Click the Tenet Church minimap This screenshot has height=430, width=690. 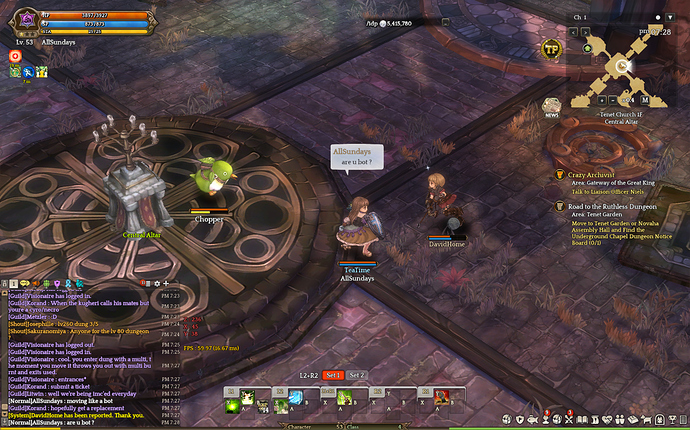[620, 62]
